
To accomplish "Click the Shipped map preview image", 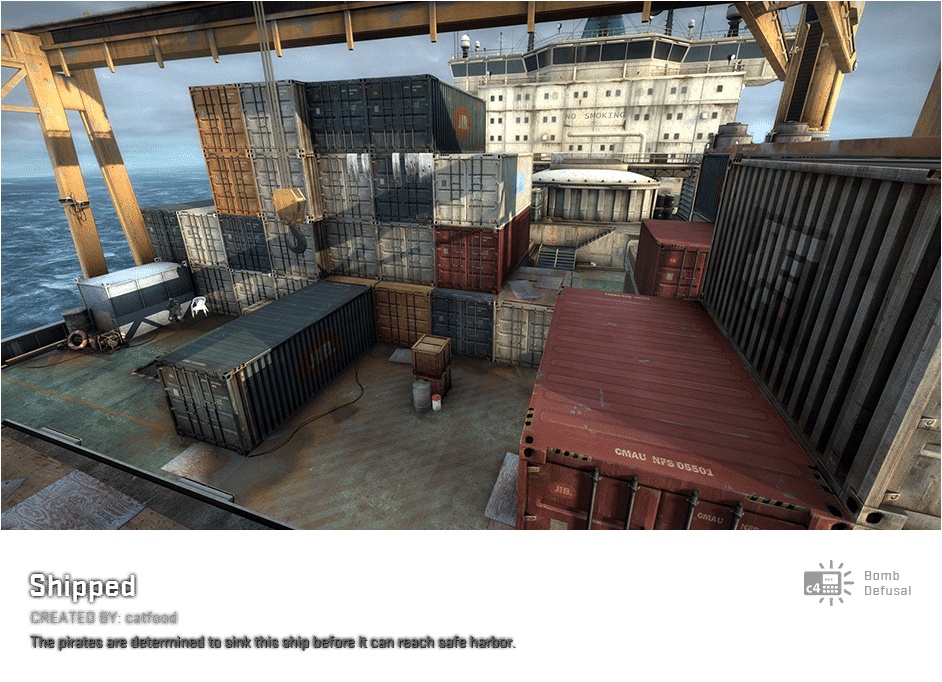I will [x=470, y=265].
